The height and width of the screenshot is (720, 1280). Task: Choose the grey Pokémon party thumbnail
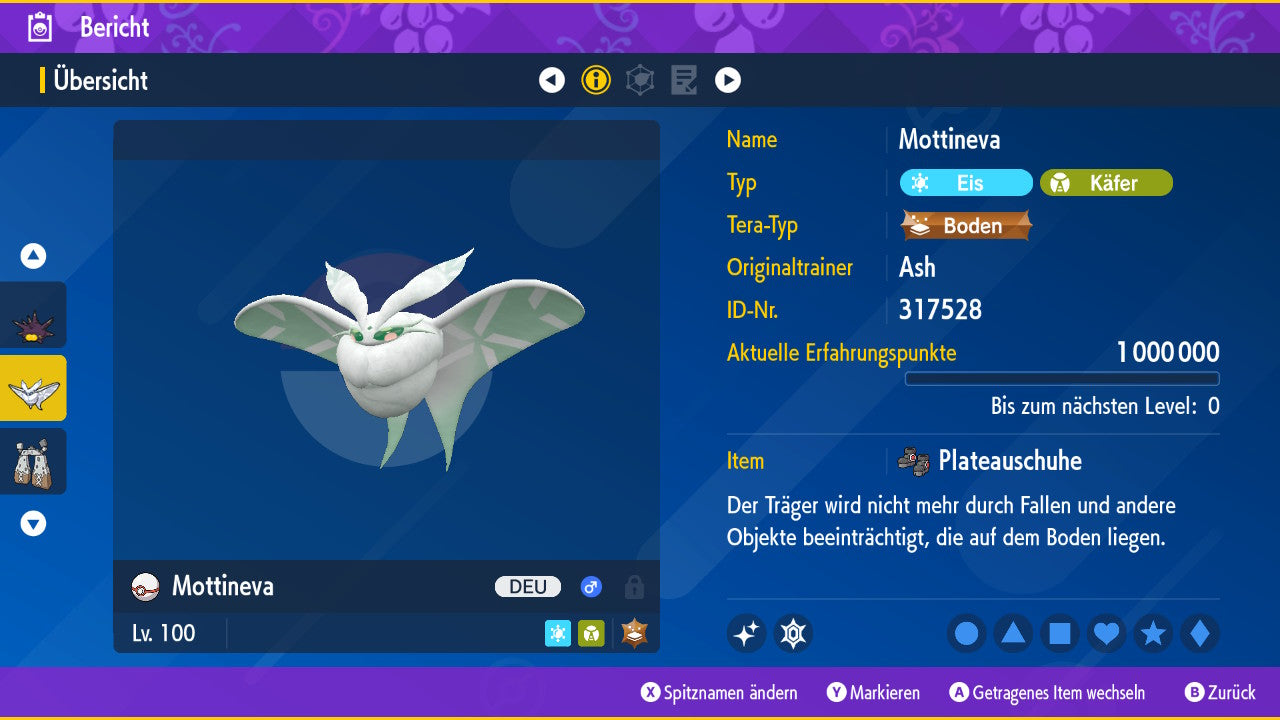point(33,461)
